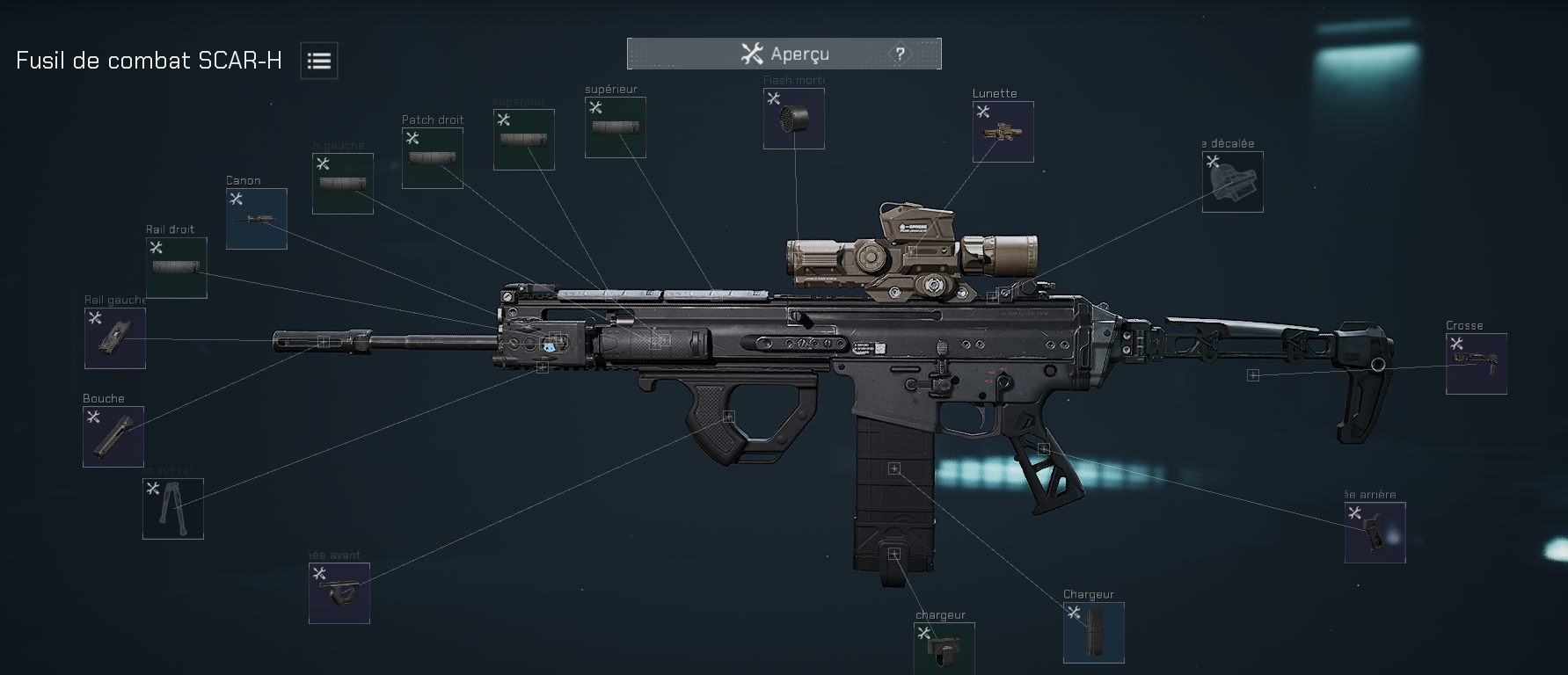Viewport: 1568px width, 675px height.
Task: Open the Lunette scope slot
Action: pos(1003,132)
